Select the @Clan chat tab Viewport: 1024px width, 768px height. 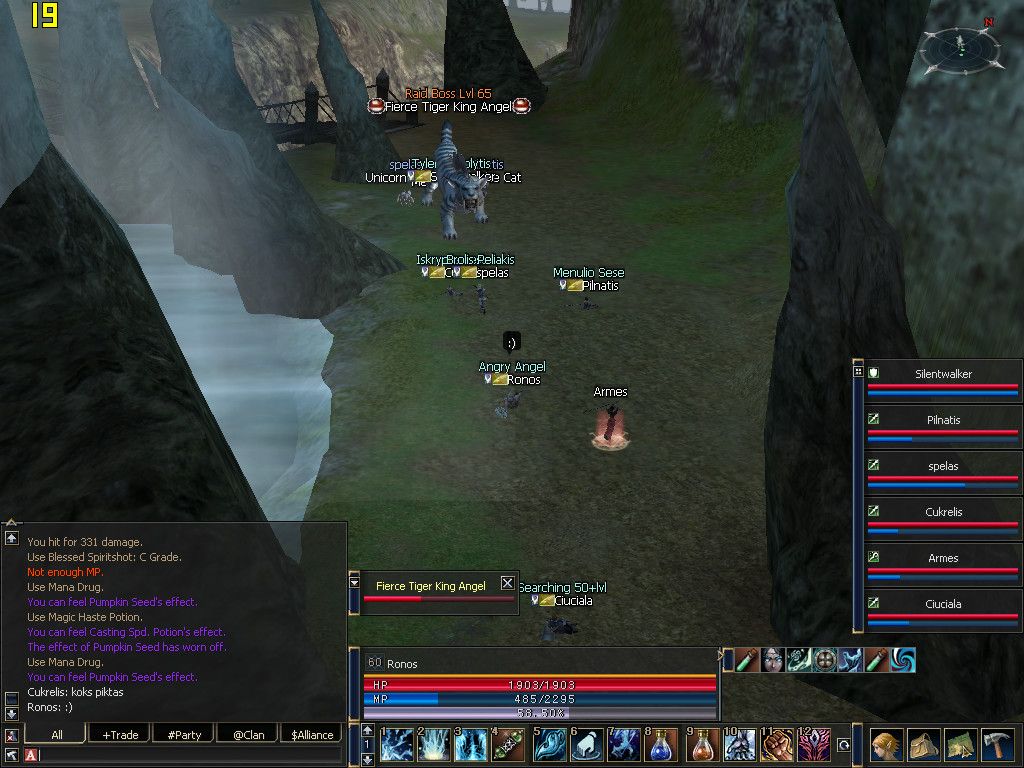pyautogui.click(x=248, y=735)
